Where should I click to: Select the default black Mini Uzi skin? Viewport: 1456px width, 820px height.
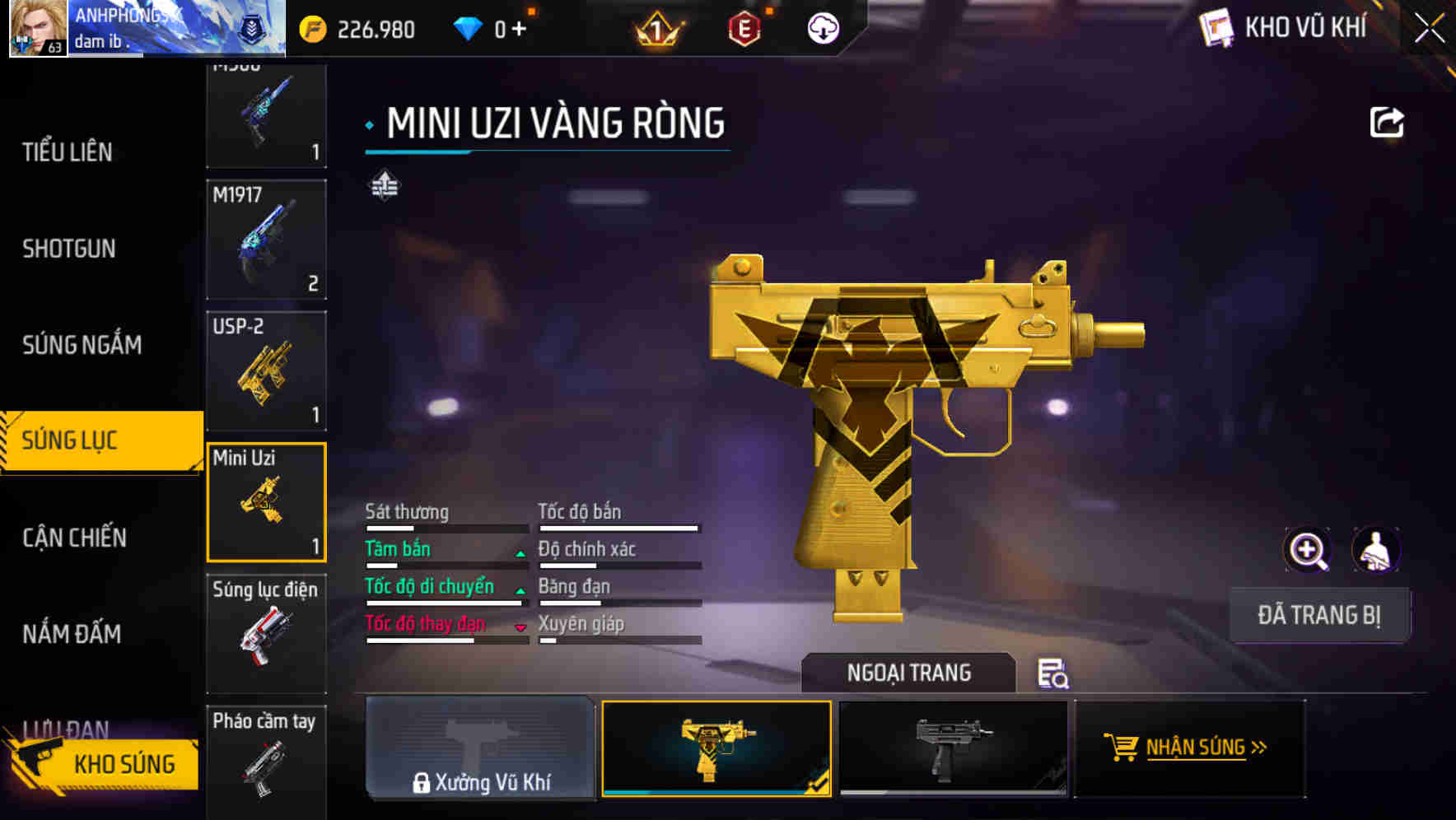953,748
